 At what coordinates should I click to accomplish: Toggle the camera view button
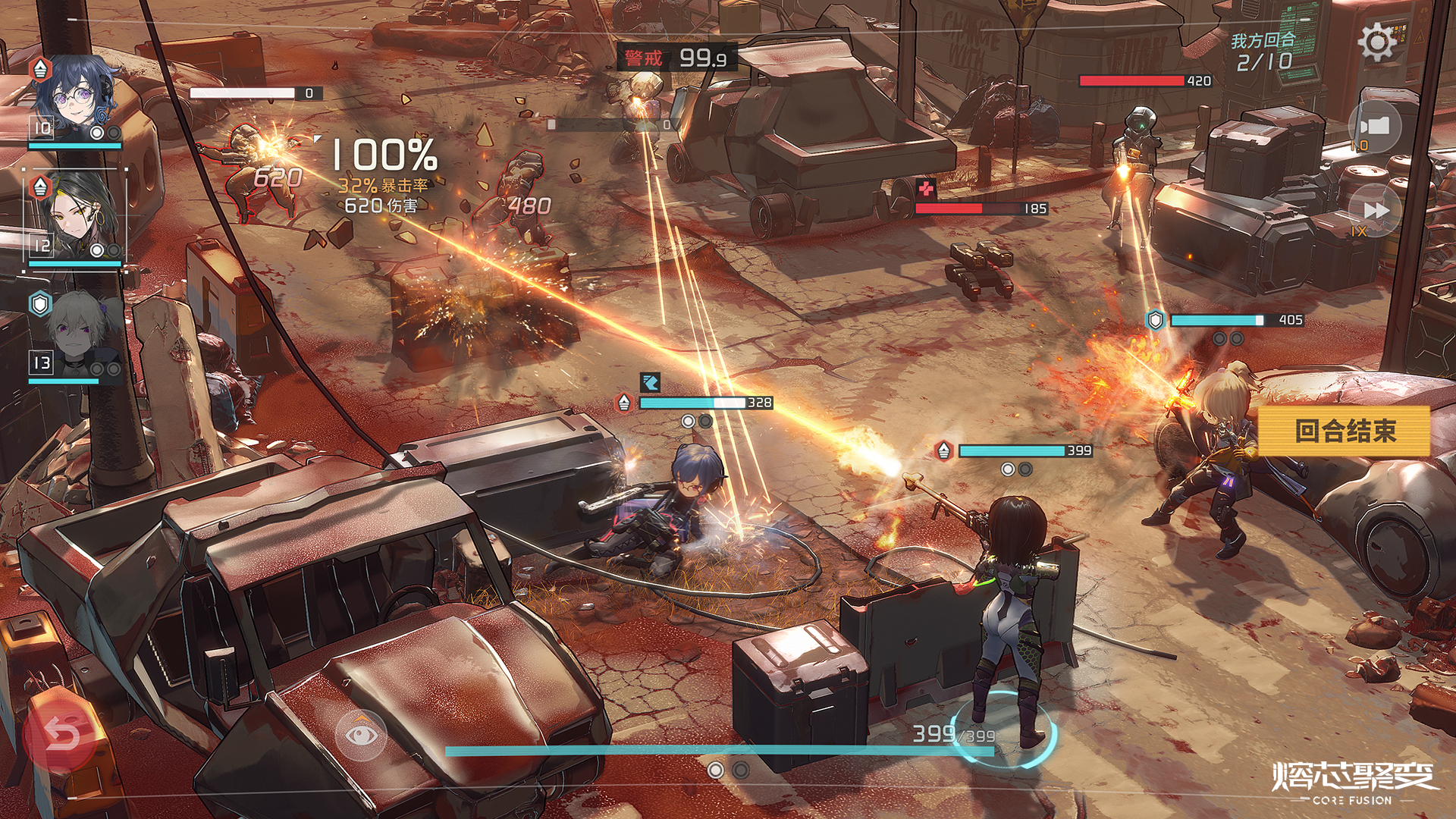point(1374,126)
